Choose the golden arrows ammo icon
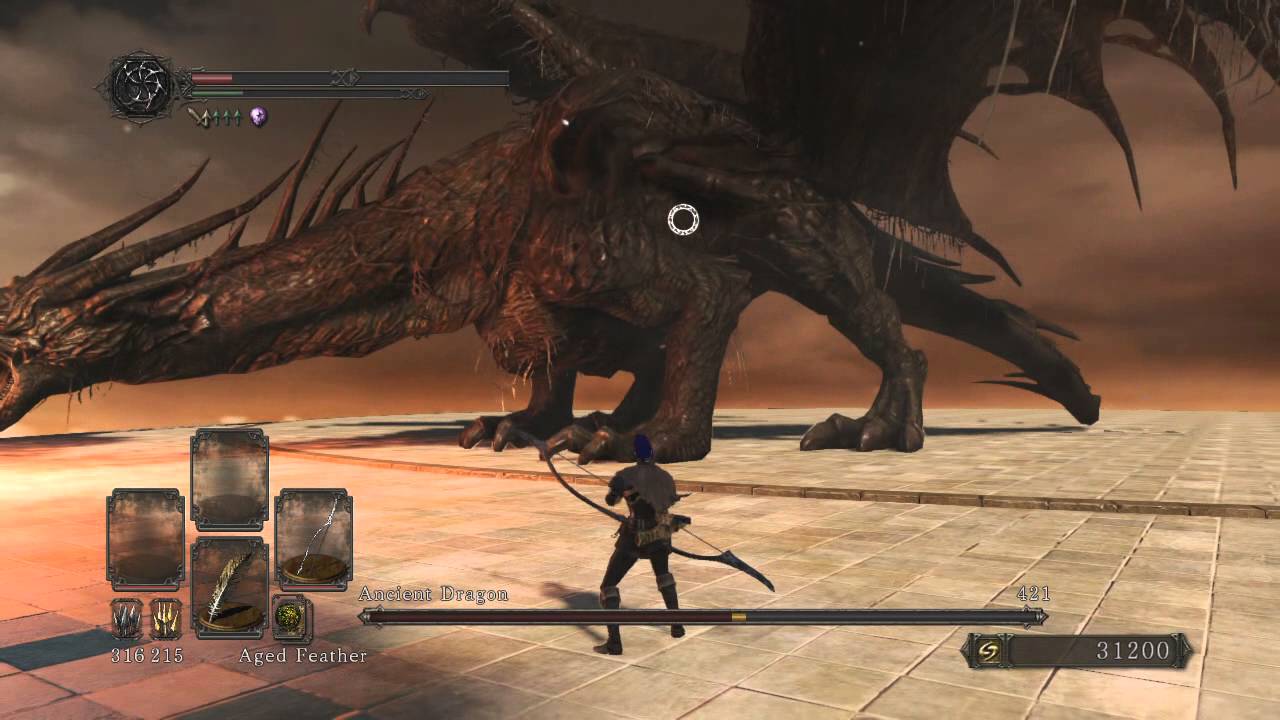Screen dimensions: 1280x720 click(x=165, y=619)
